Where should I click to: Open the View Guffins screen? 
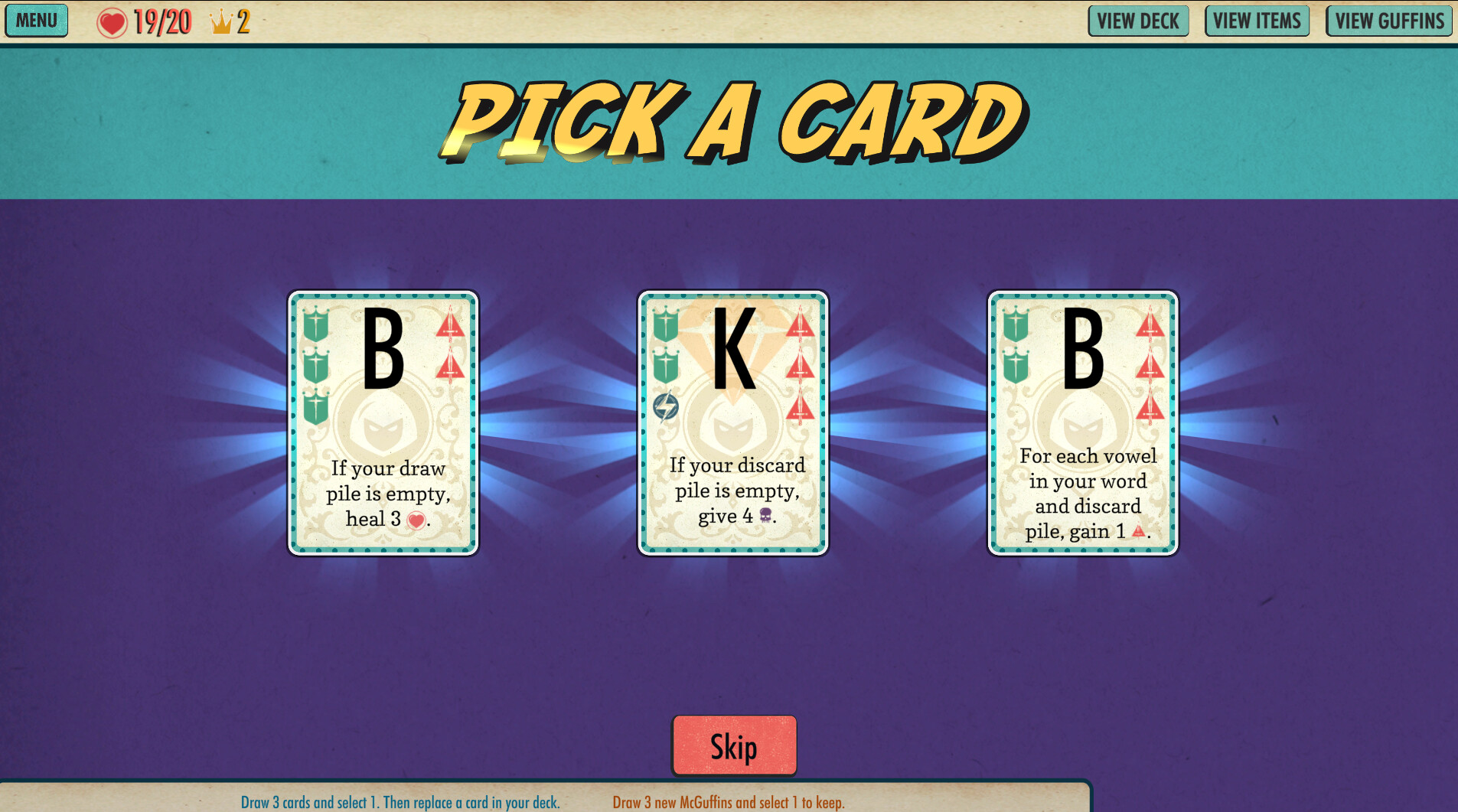pyautogui.click(x=1388, y=21)
